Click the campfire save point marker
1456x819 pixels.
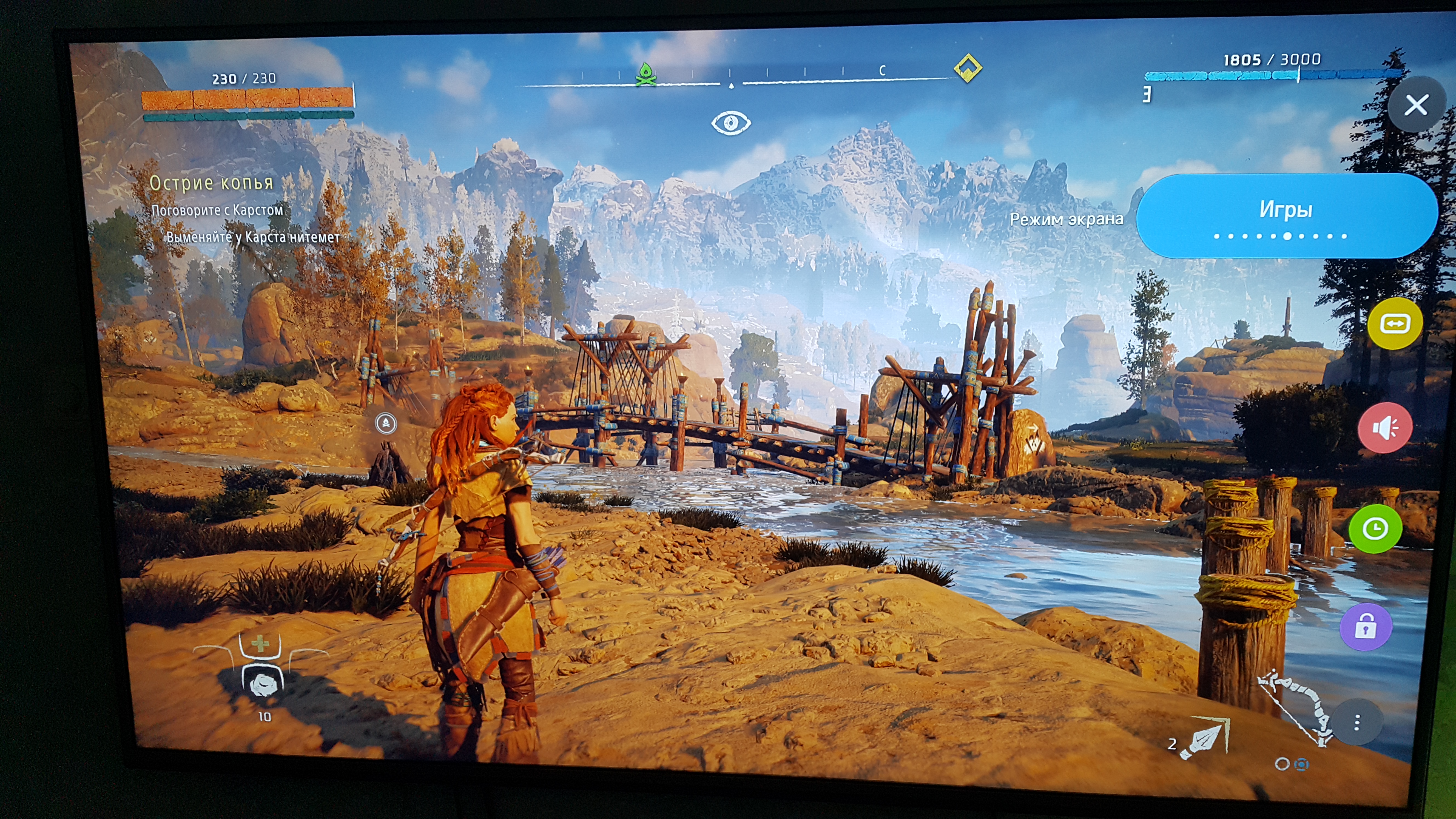click(x=386, y=423)
